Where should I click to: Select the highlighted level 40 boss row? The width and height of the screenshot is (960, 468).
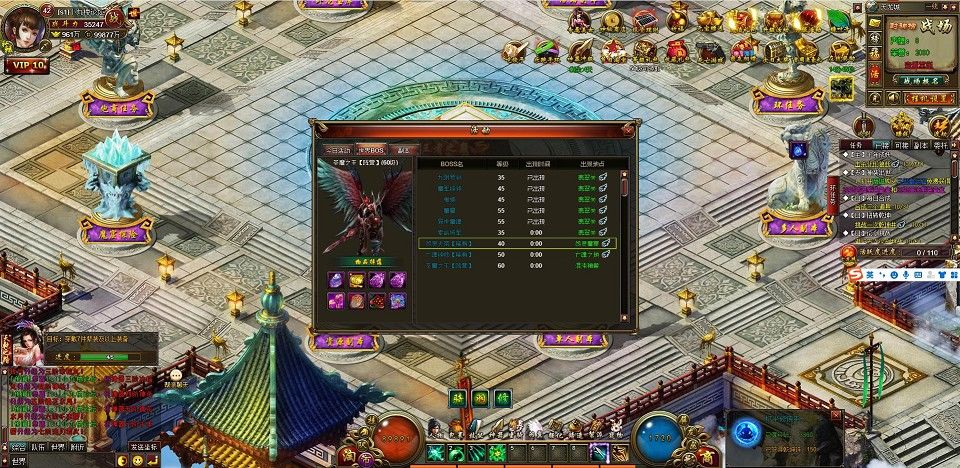(x=517, y=242)
